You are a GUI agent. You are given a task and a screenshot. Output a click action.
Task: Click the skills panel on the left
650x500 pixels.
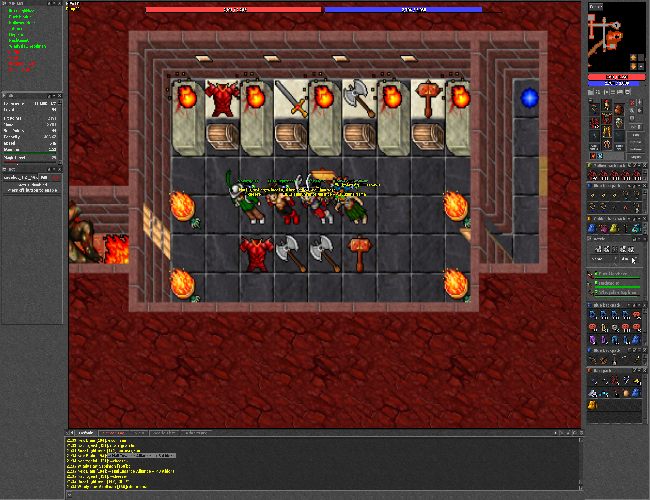(32, 127)
